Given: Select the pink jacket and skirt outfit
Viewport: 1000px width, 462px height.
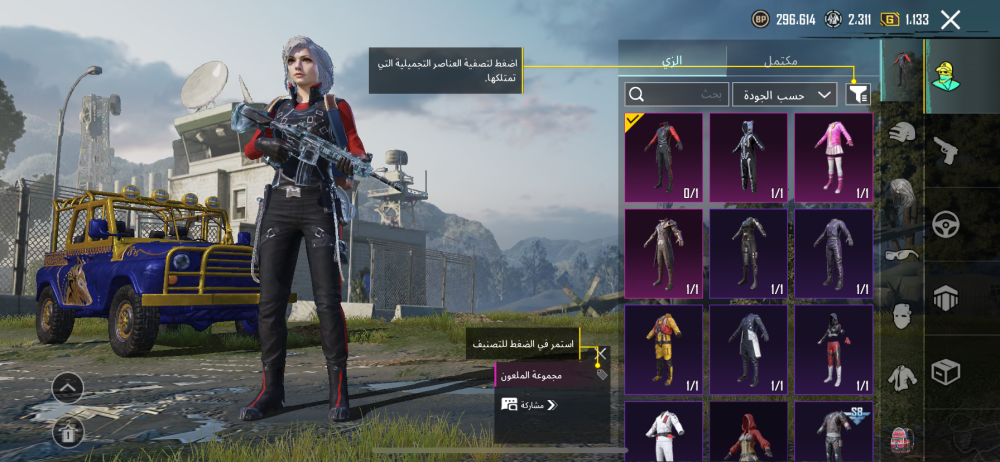Looking at the screenshot, I should (833, 157).
